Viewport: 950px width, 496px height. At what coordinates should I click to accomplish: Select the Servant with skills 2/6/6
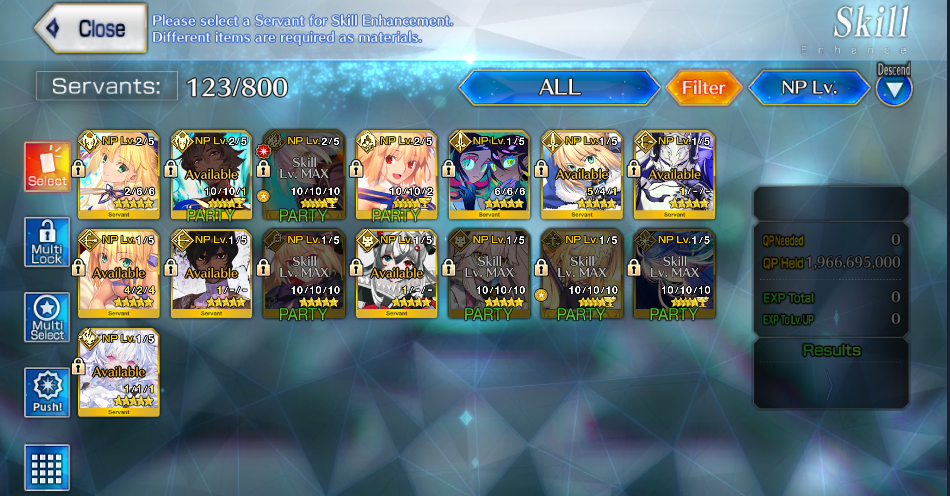click(118, 174)
